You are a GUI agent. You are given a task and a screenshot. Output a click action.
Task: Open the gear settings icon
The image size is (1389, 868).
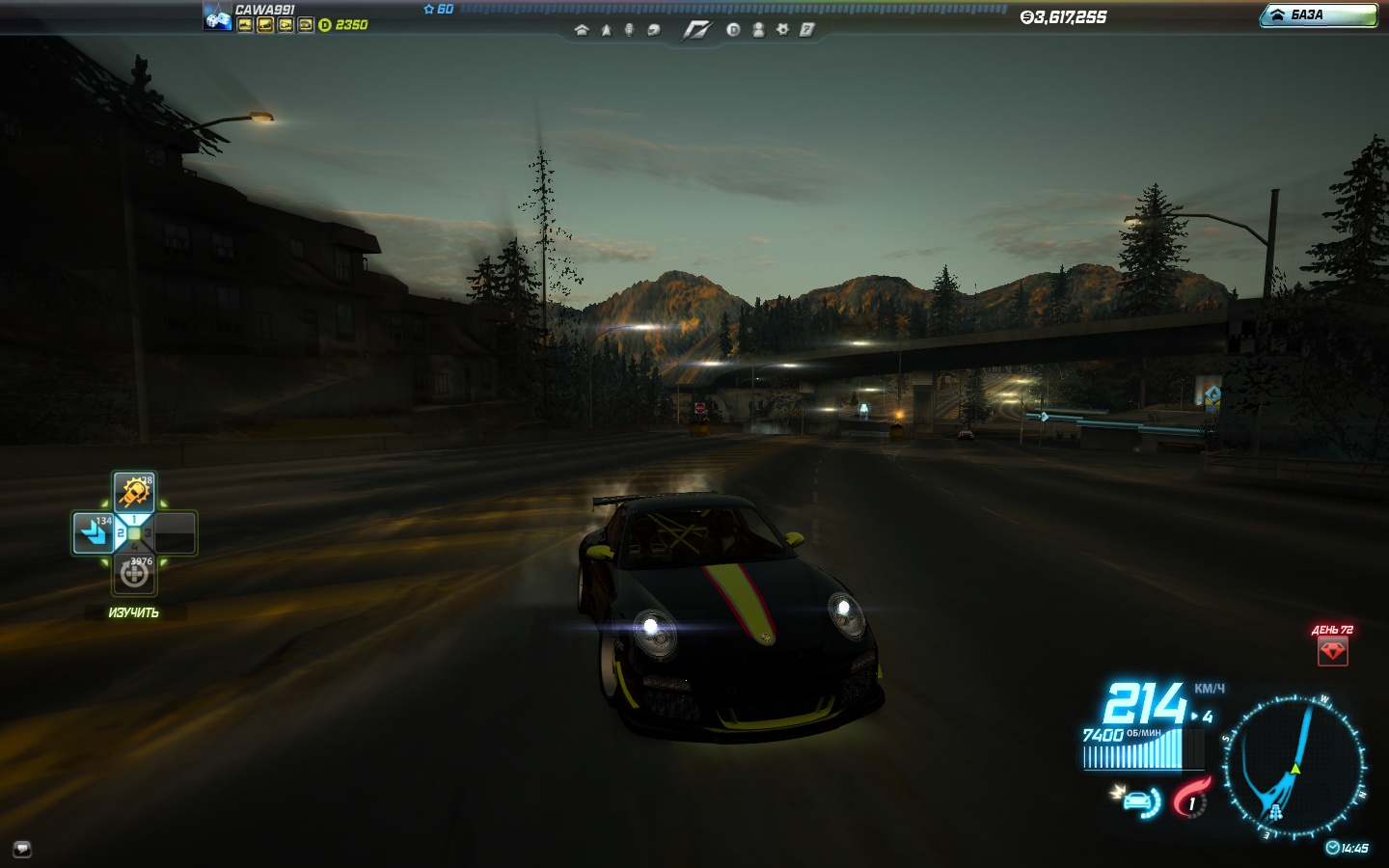pos(782,30)
